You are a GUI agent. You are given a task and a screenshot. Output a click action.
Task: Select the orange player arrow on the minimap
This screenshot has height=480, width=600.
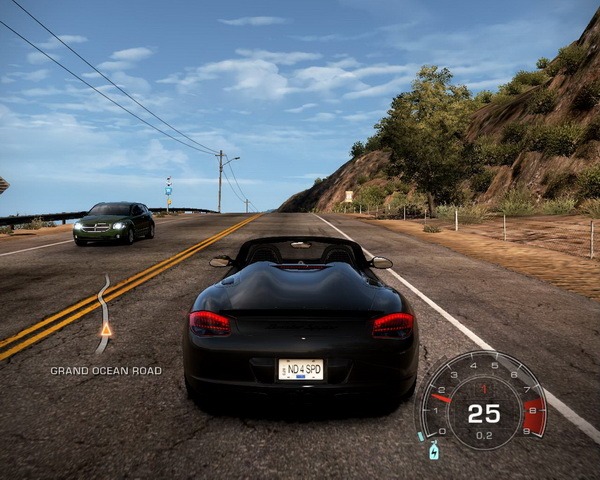(106, 328)
